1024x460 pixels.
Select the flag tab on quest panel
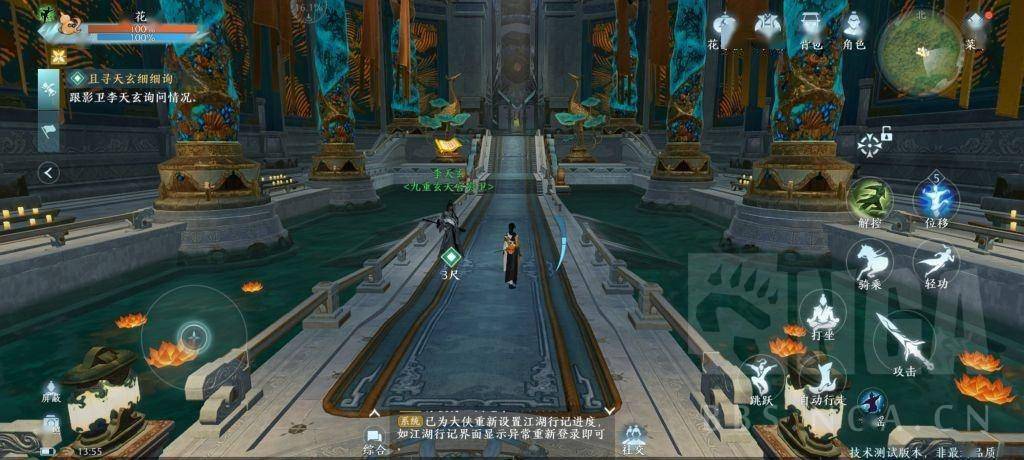[49, 131]
